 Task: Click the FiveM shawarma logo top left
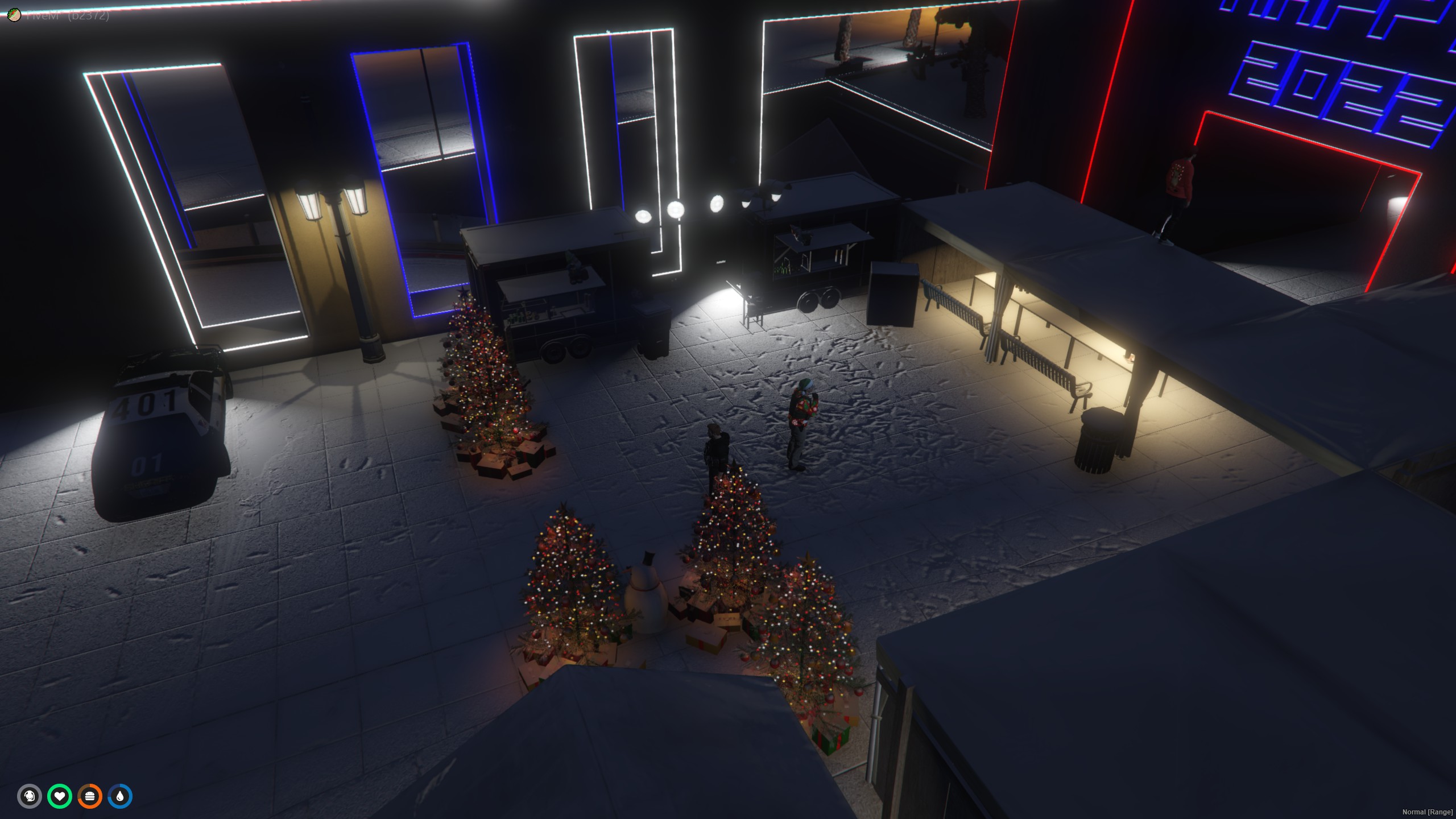point(14,15)
